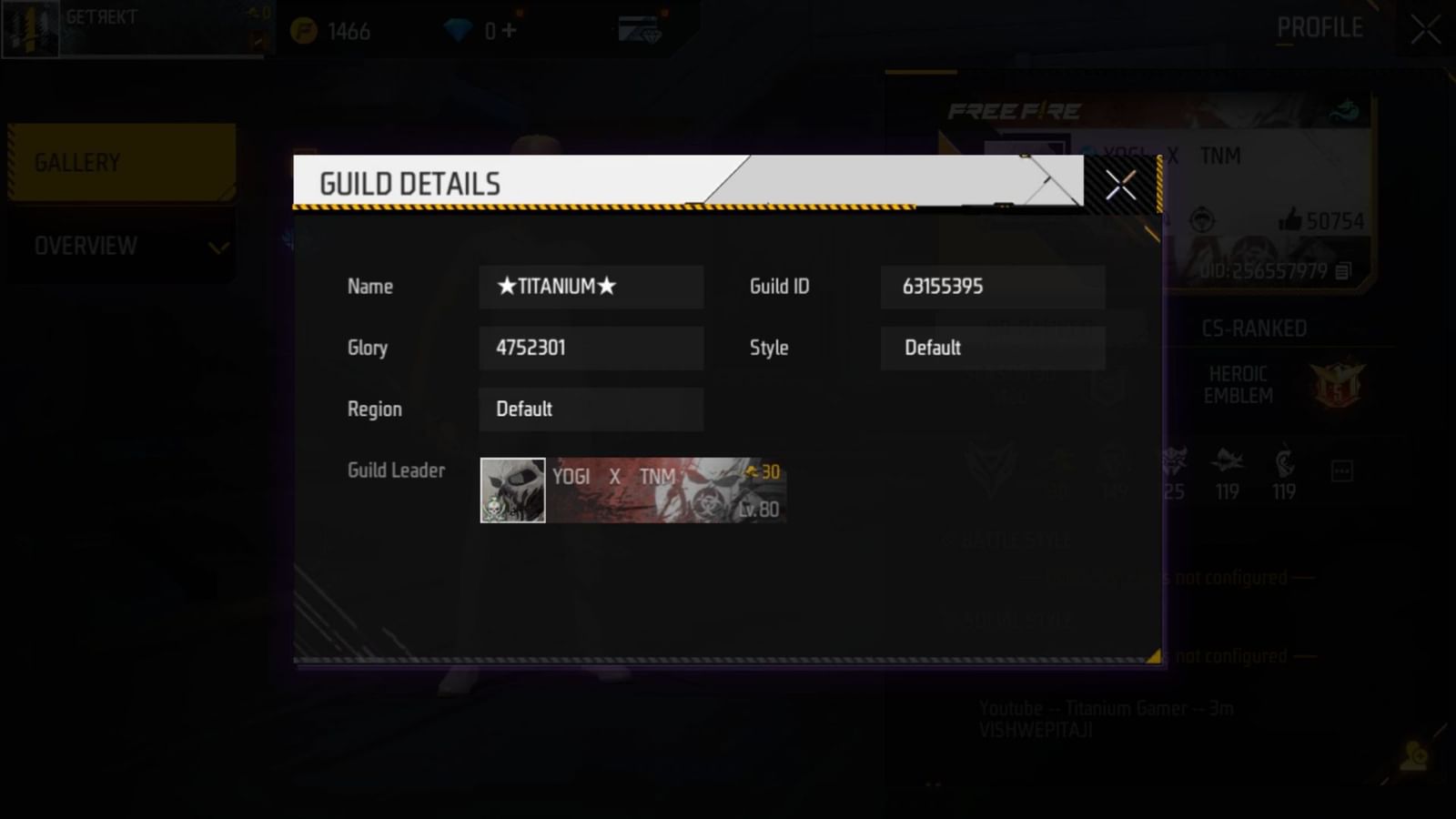Open the Style dropdown showing Default

[x=992, y=348]
